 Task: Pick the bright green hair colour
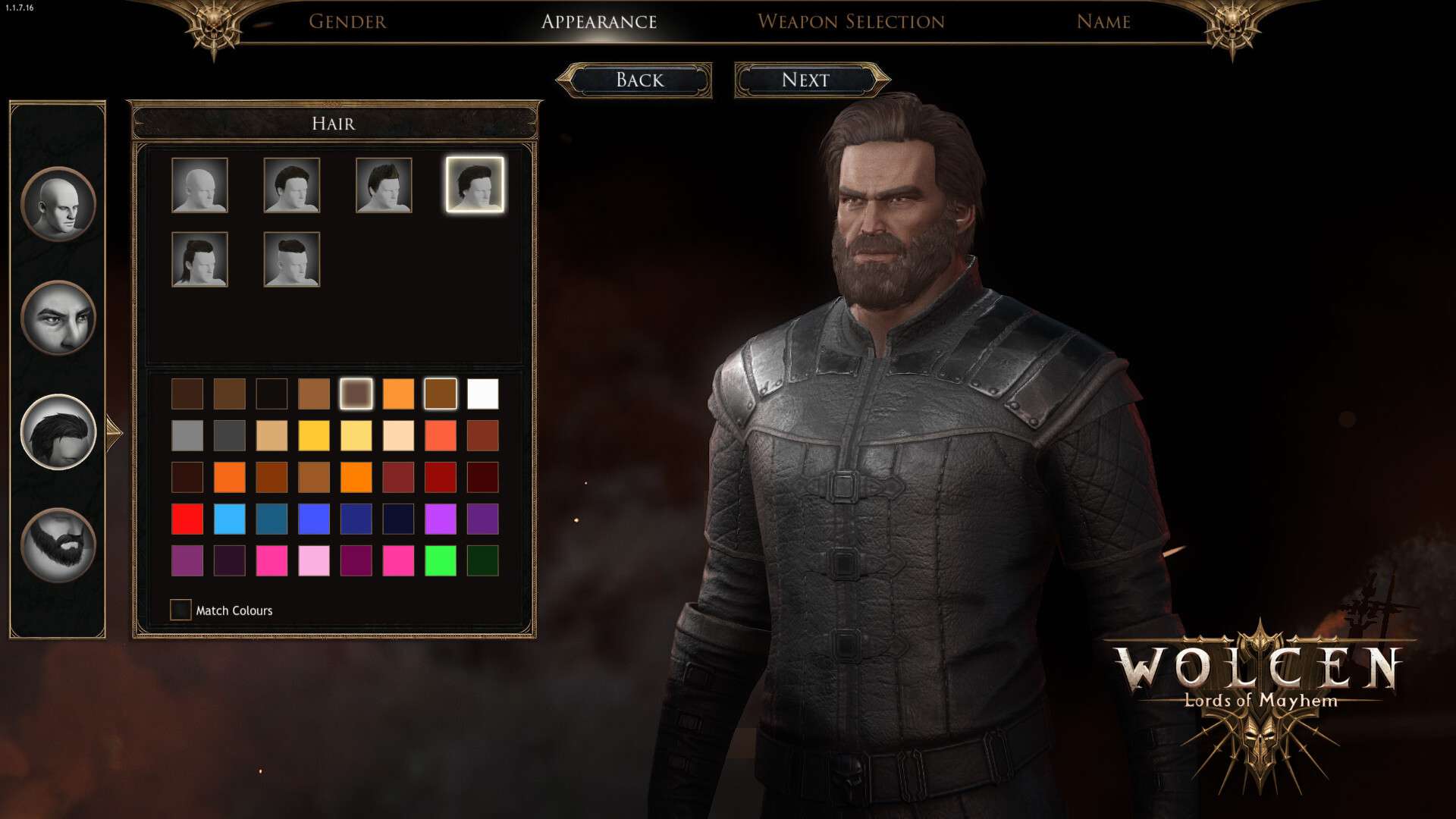click(441, 561)
